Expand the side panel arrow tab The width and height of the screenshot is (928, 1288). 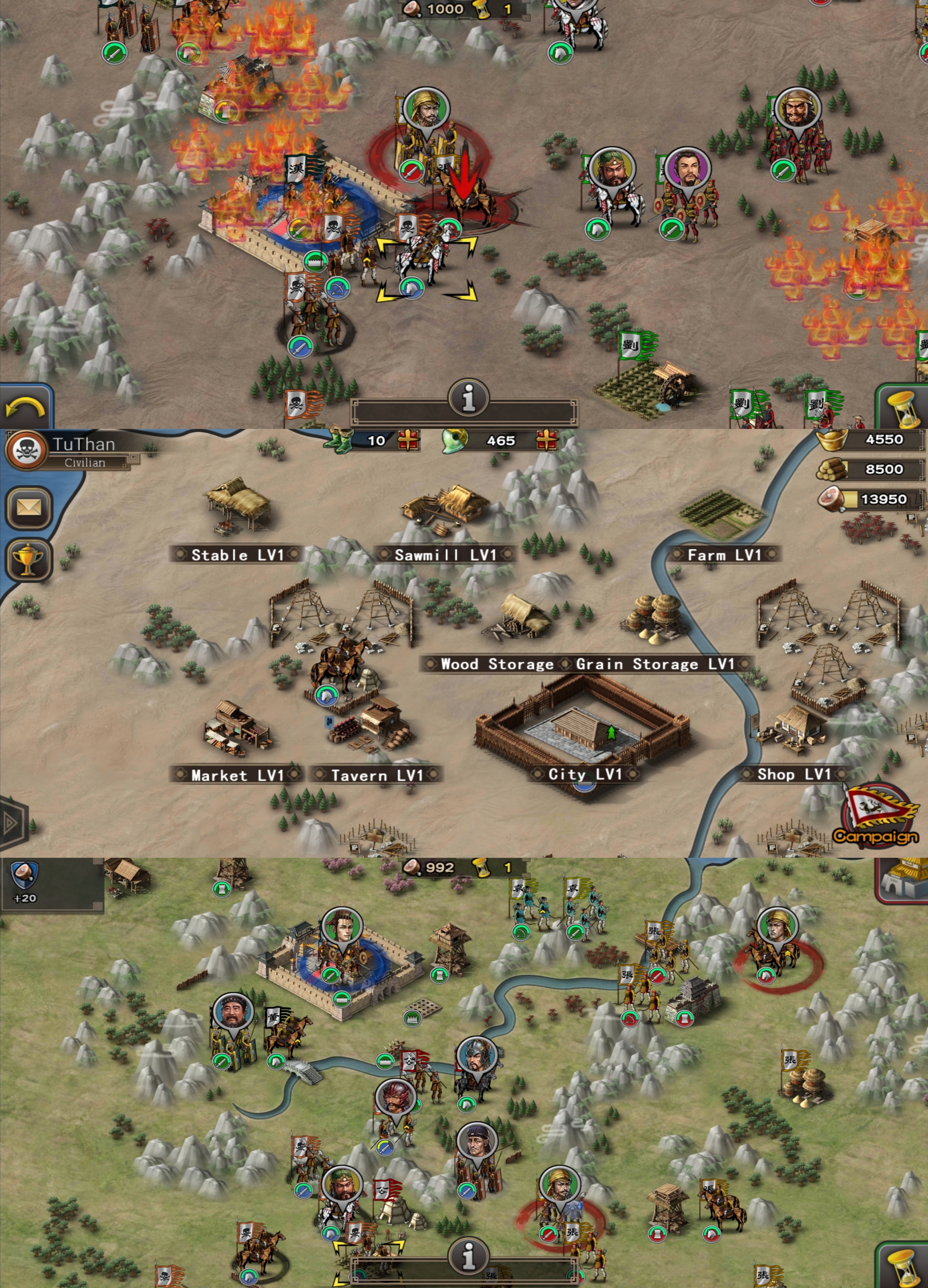[x=11, y=822]
